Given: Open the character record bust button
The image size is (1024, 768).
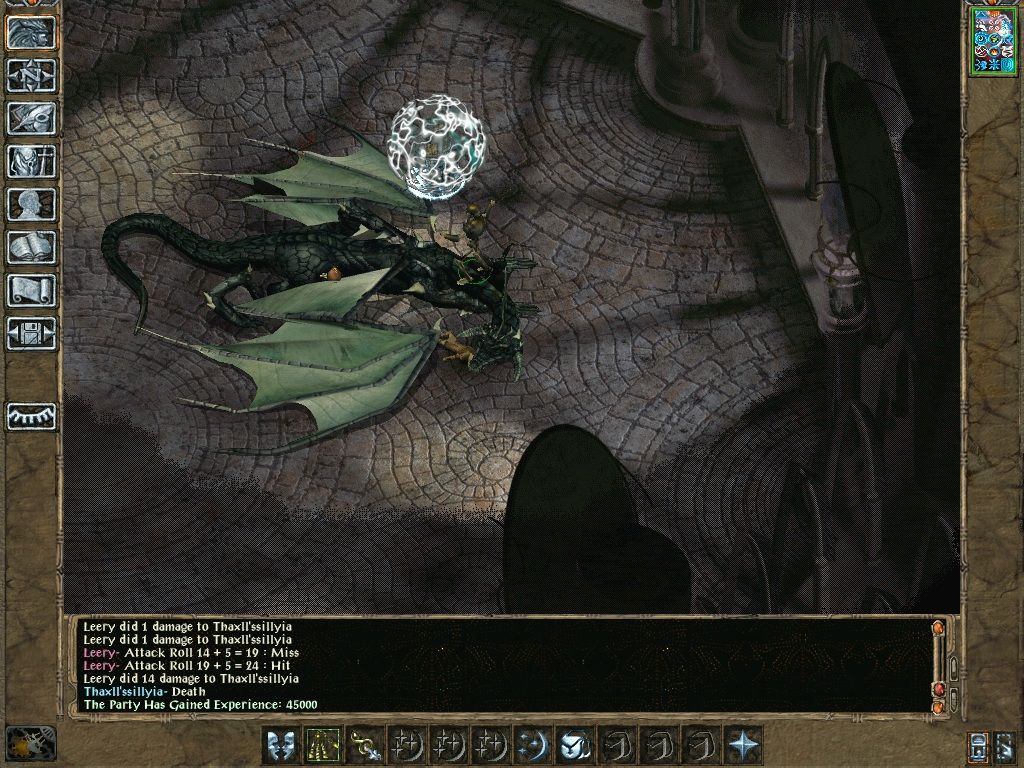Looking at the screenshot, I should (31, 204).
